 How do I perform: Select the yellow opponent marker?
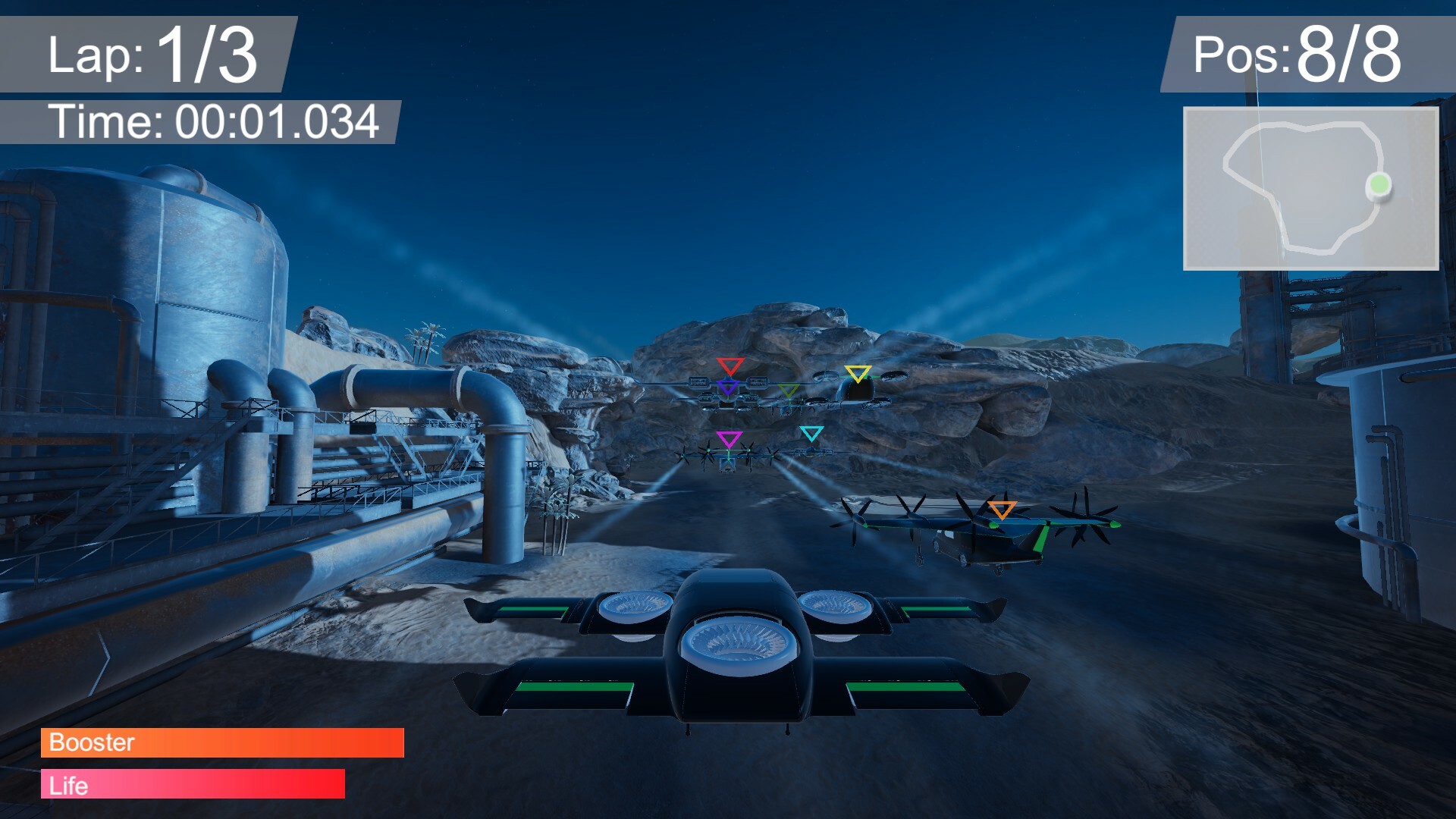858,372
